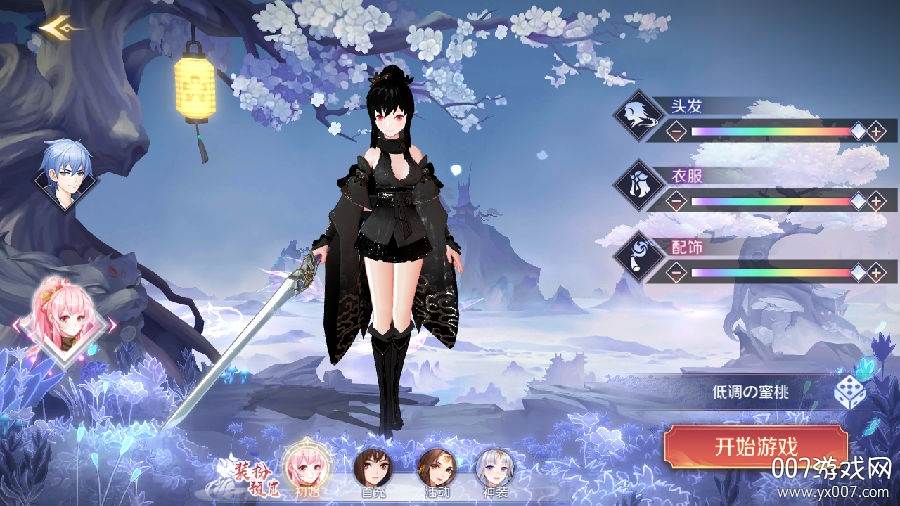Start the game with 开始游戏 button
Image resolution: width=900 pixels, height=506 pixels.
756,446
